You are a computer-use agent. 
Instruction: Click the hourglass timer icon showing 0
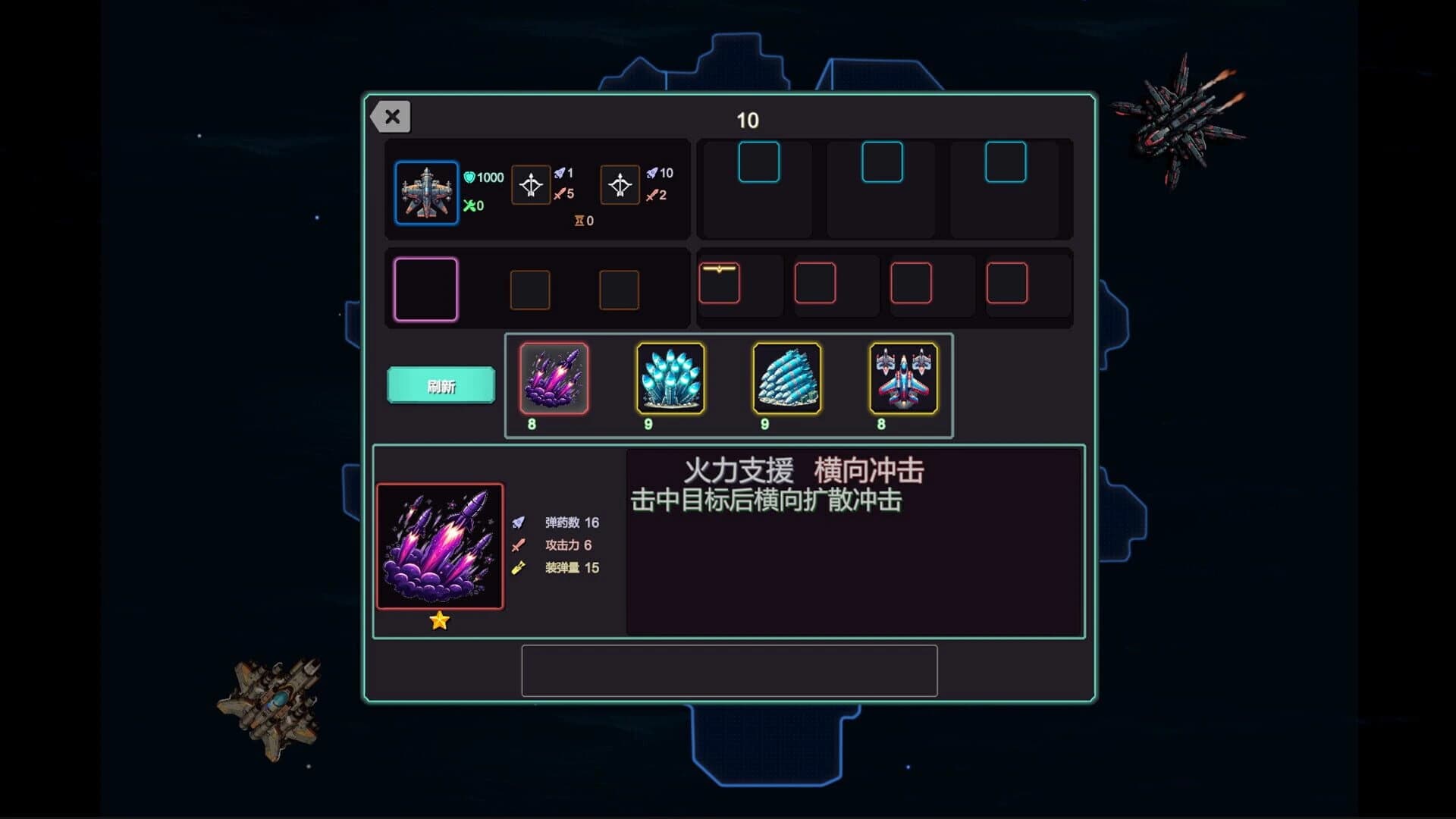pos(577,221)
